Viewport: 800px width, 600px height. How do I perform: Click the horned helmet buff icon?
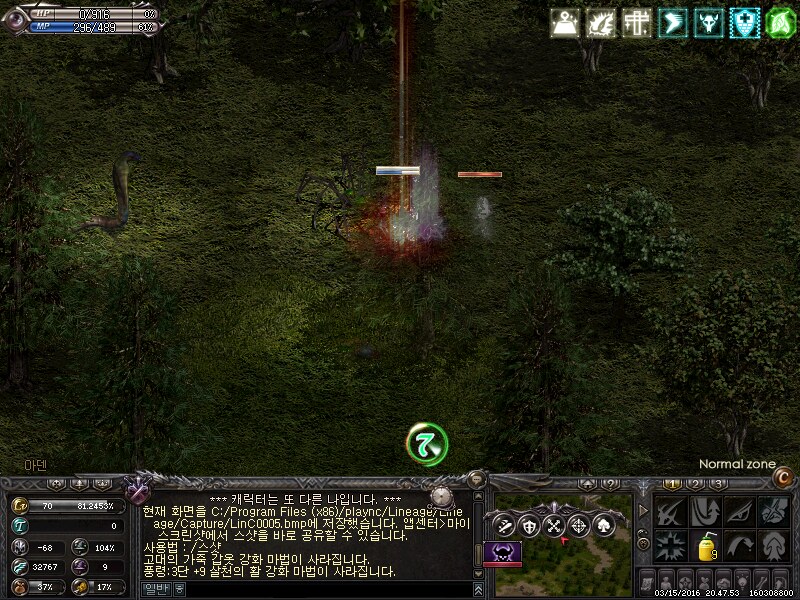click(x=708, y=22)
